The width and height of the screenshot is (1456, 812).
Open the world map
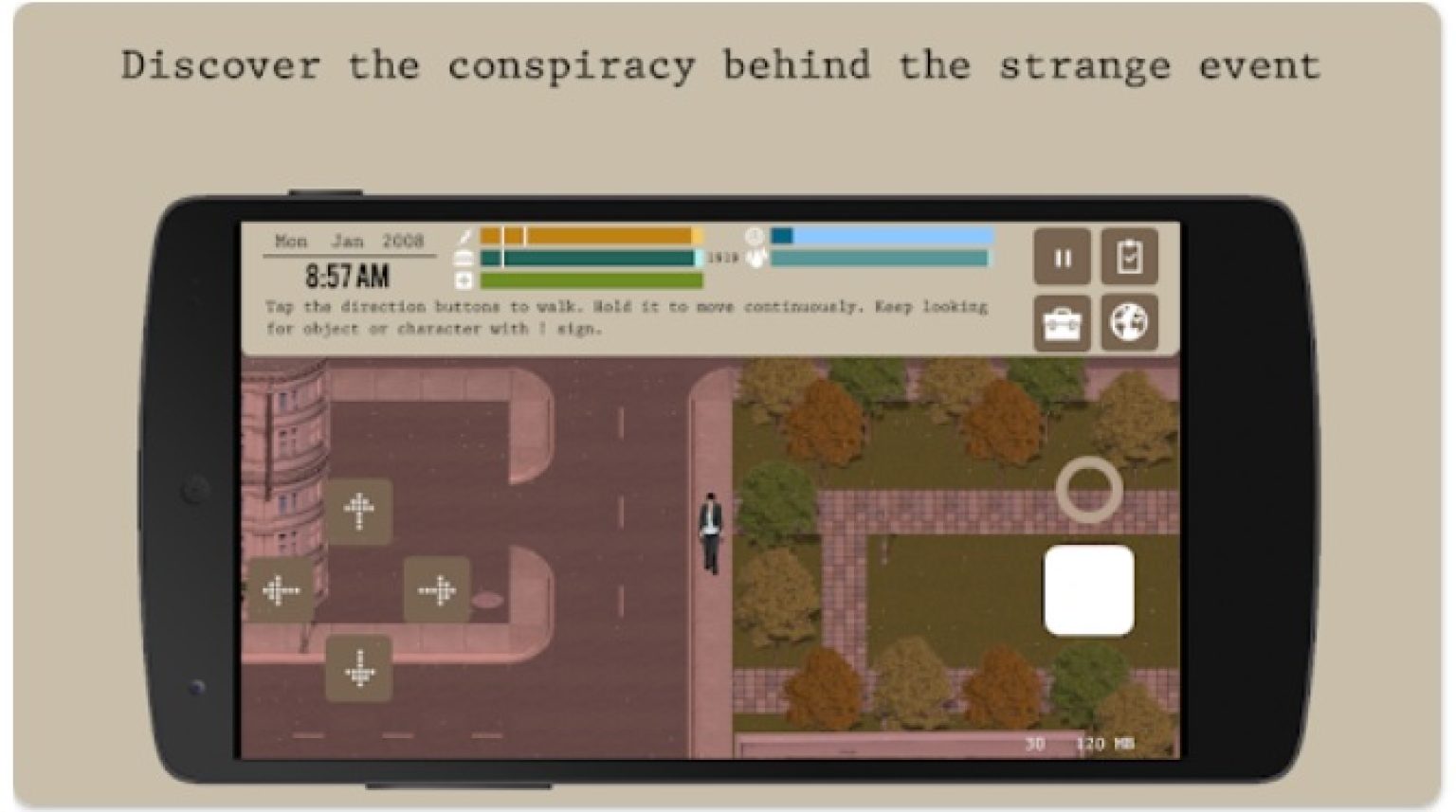[1130, 322]
